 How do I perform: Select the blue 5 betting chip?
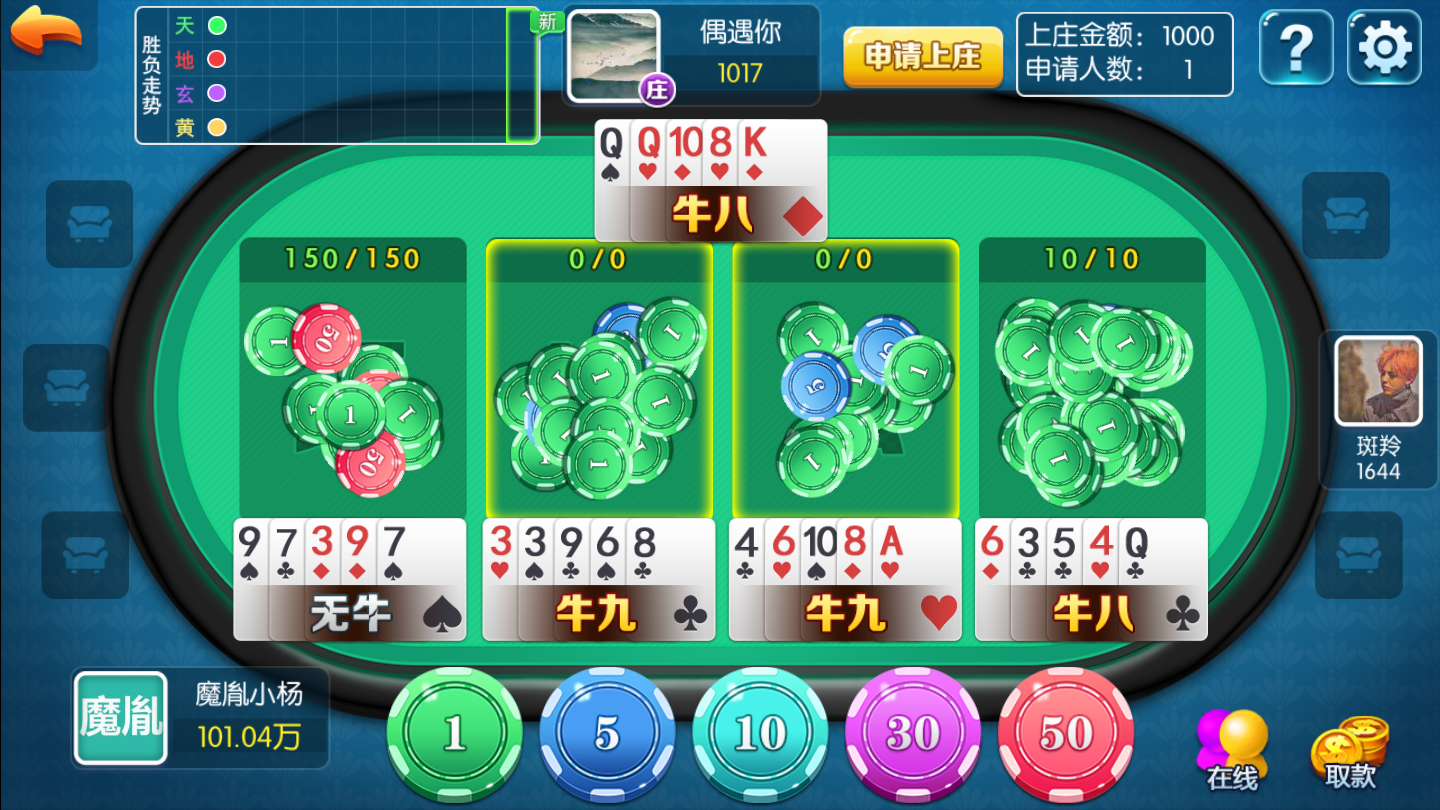[607, 735]
